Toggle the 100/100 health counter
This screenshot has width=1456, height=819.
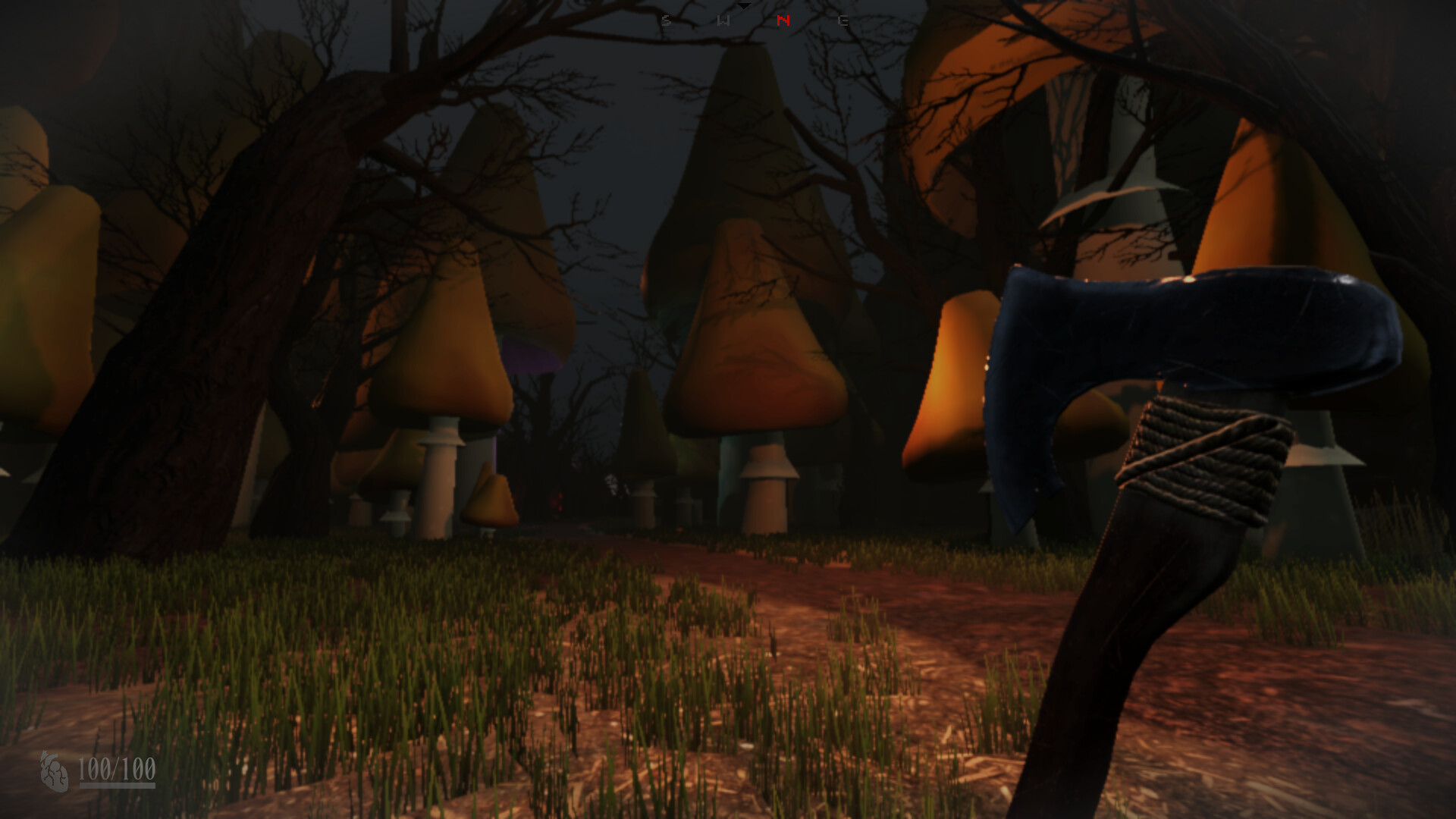[x=118, y=768]
